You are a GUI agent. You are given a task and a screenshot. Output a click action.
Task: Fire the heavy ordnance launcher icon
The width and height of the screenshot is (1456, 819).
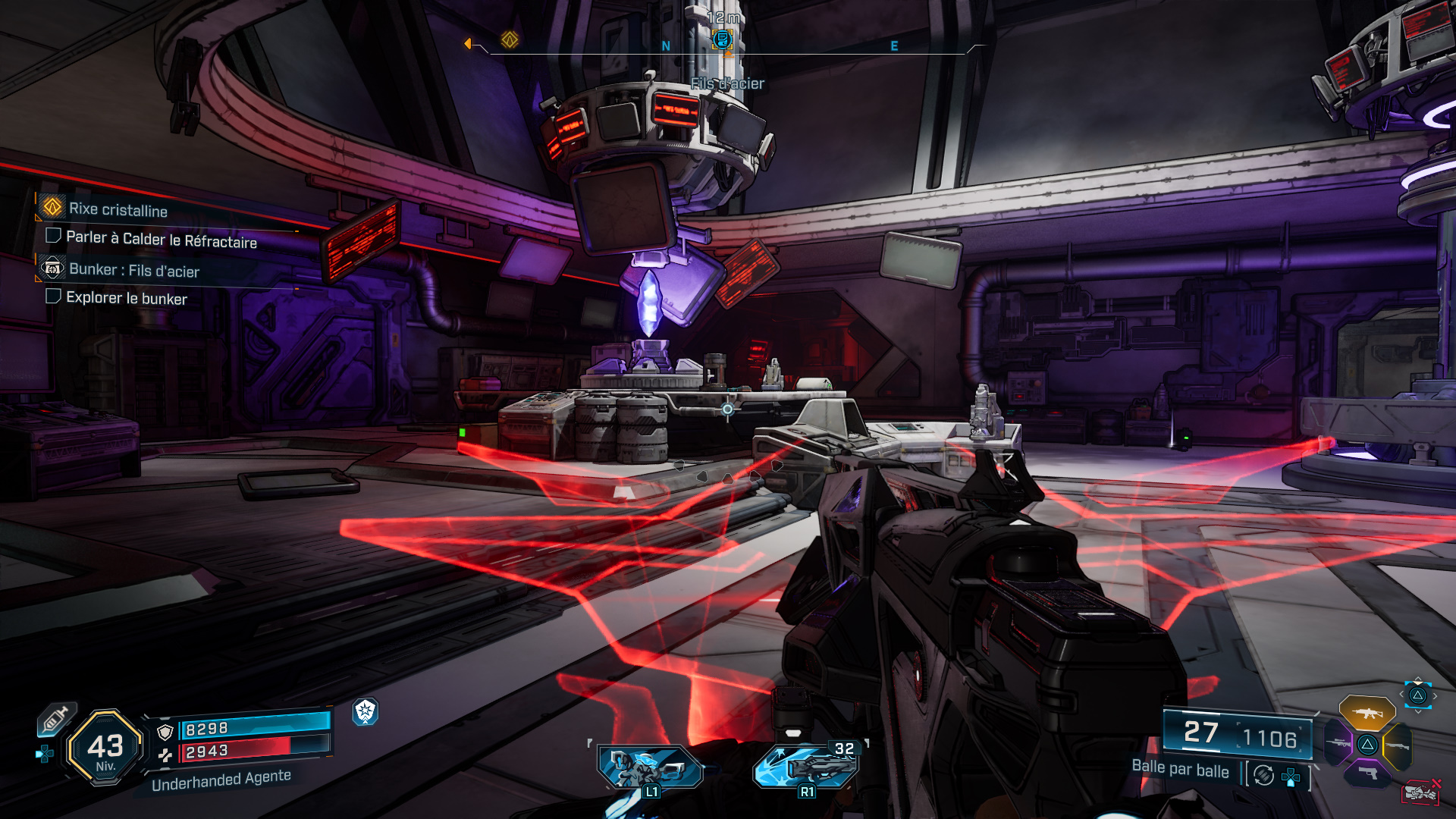click(x=805, y=766)
